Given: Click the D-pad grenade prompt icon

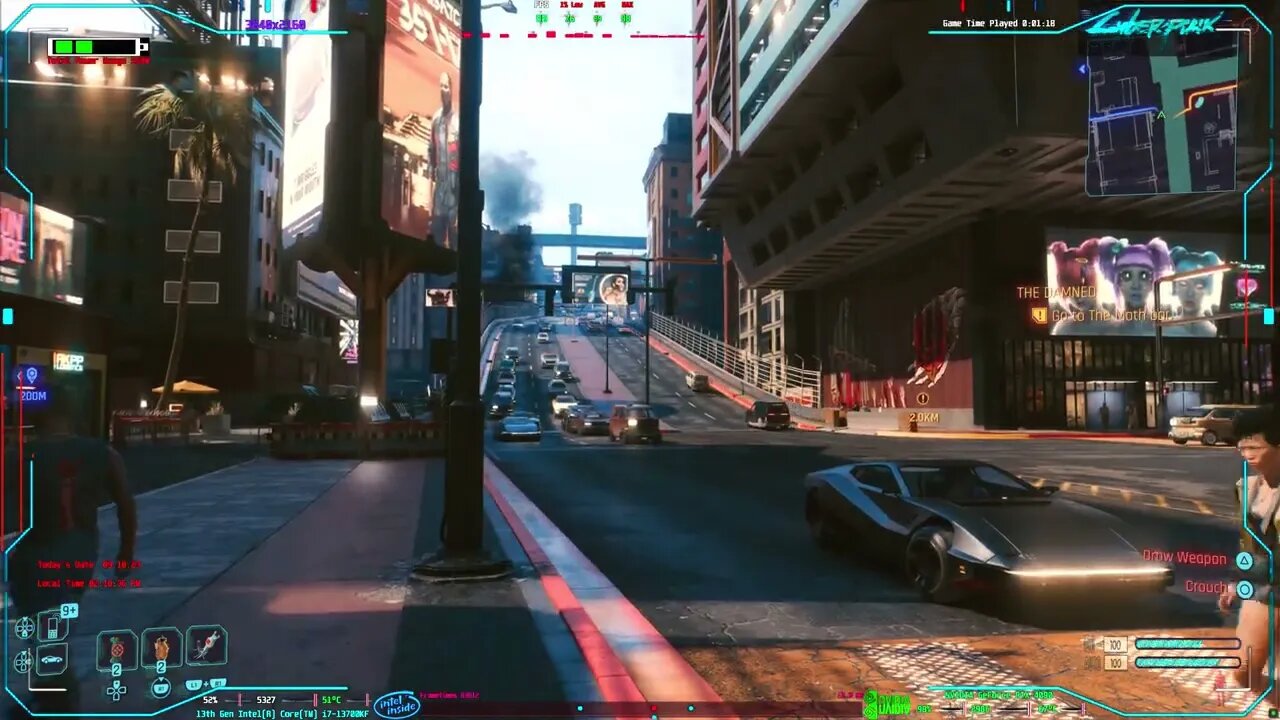Looking at the screenshot, I should tap(116, 692).
